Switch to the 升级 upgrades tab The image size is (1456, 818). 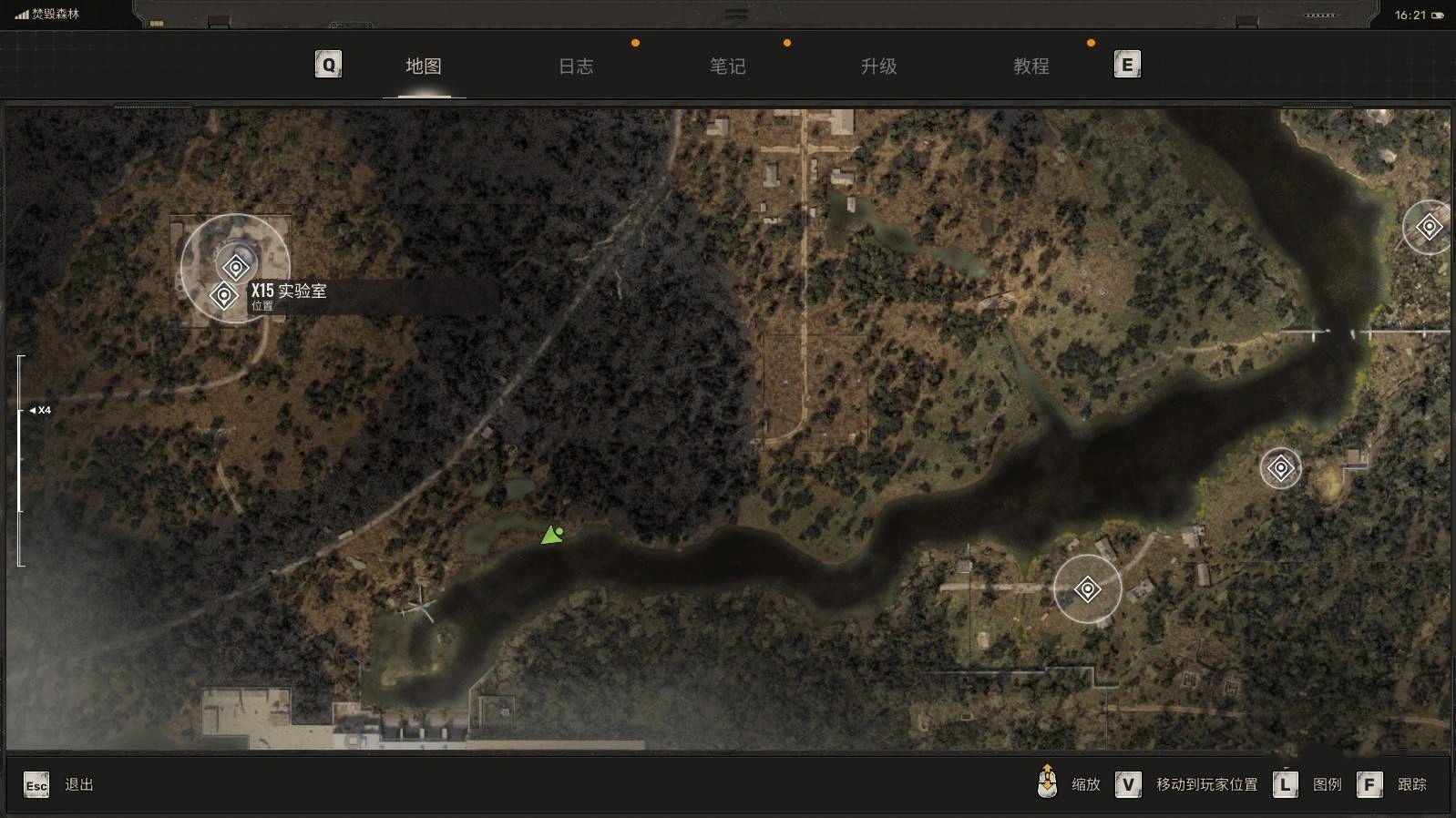[x=879, y=66]
